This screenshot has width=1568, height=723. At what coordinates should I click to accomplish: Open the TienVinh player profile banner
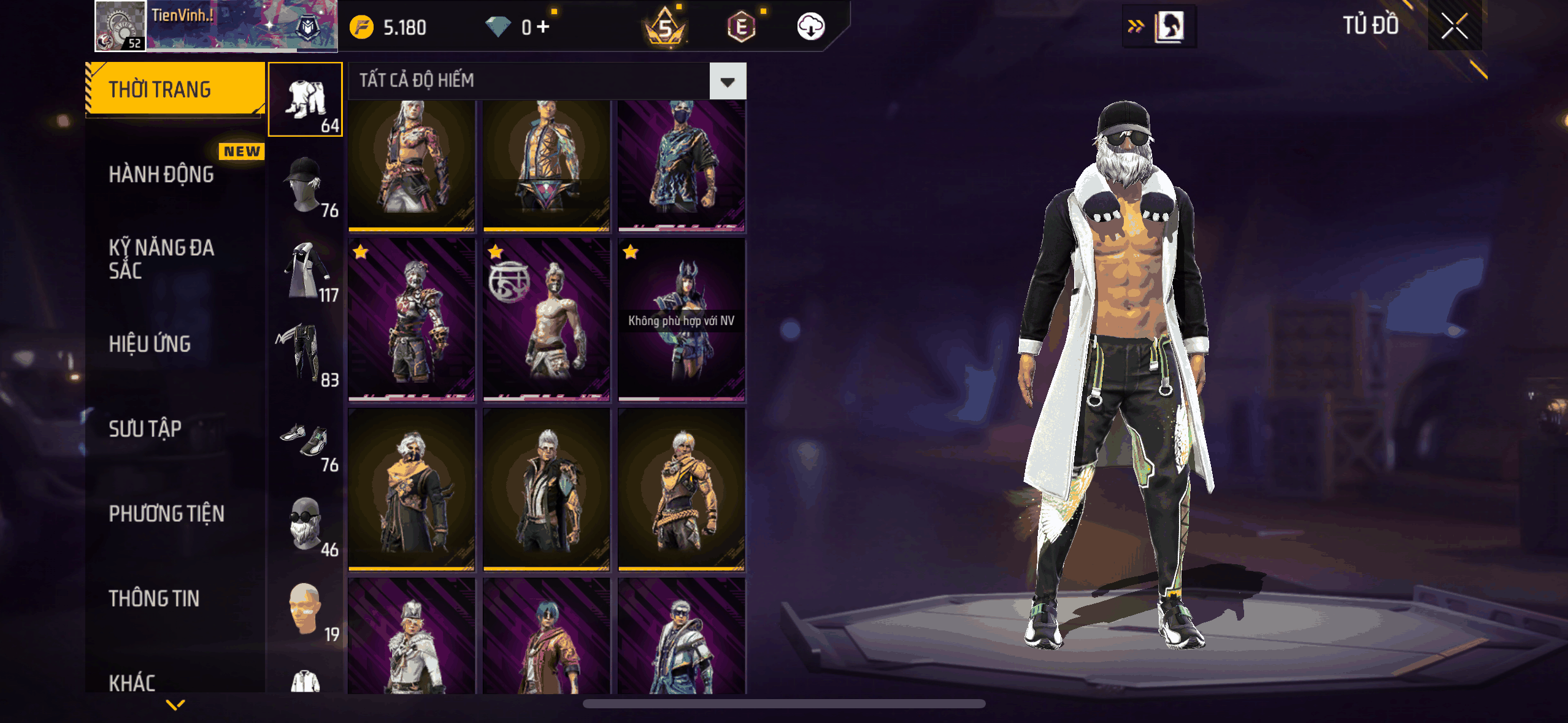tap(216, 26)
